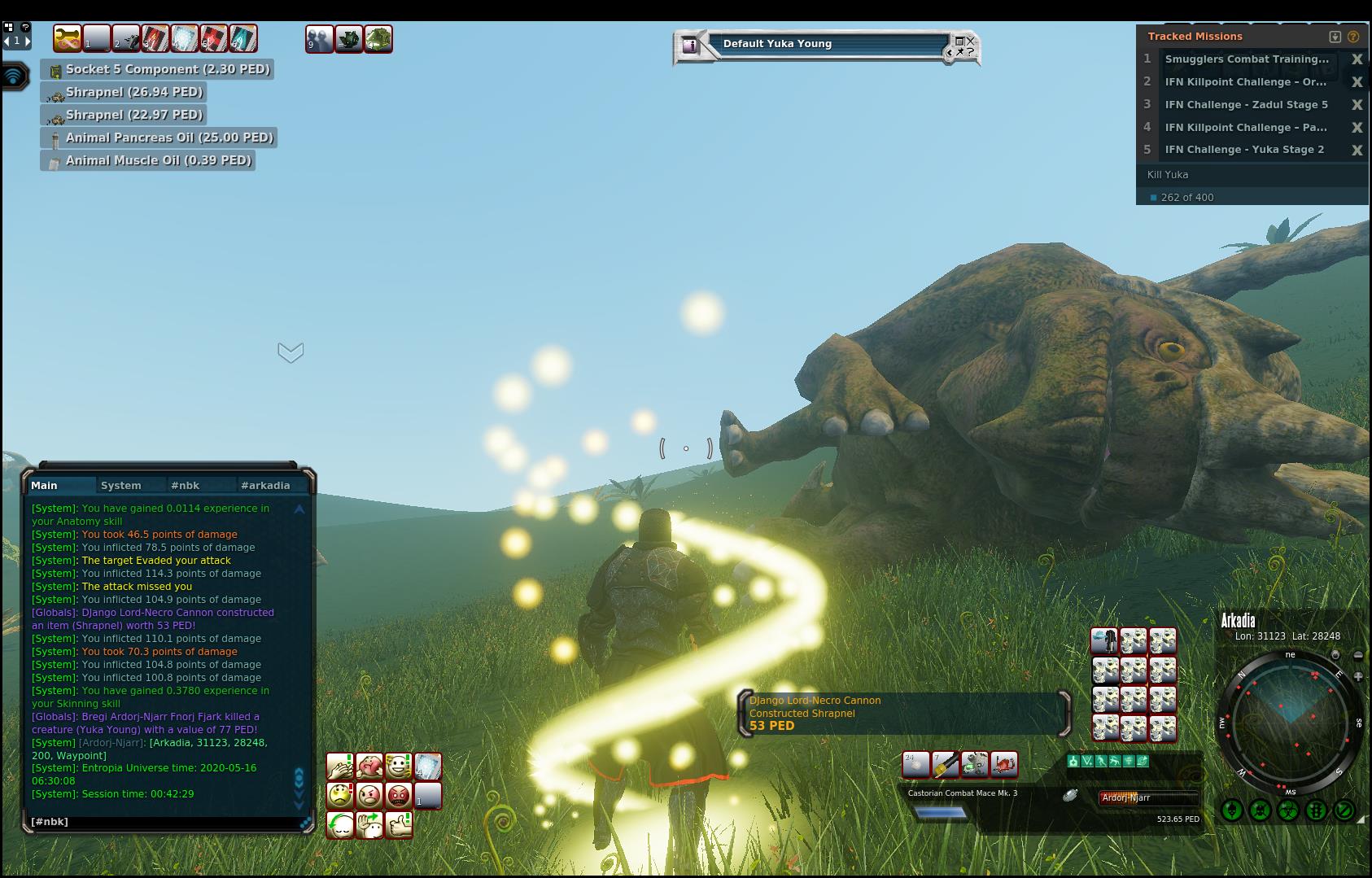The image size is (1372, 878).
Task: Play the clapping hands emote
Action: tap(340, 766)
